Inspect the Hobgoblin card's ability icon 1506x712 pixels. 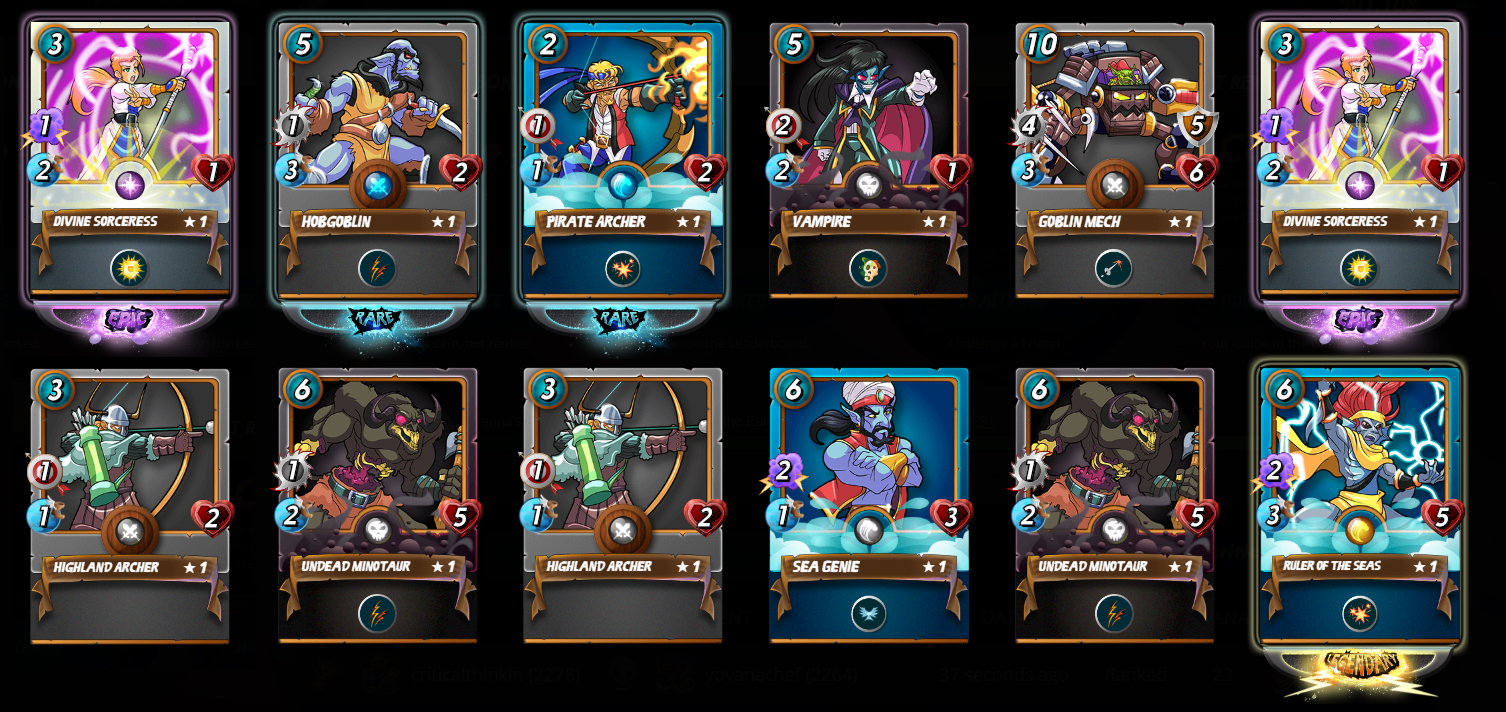click(x=377, y=268)
